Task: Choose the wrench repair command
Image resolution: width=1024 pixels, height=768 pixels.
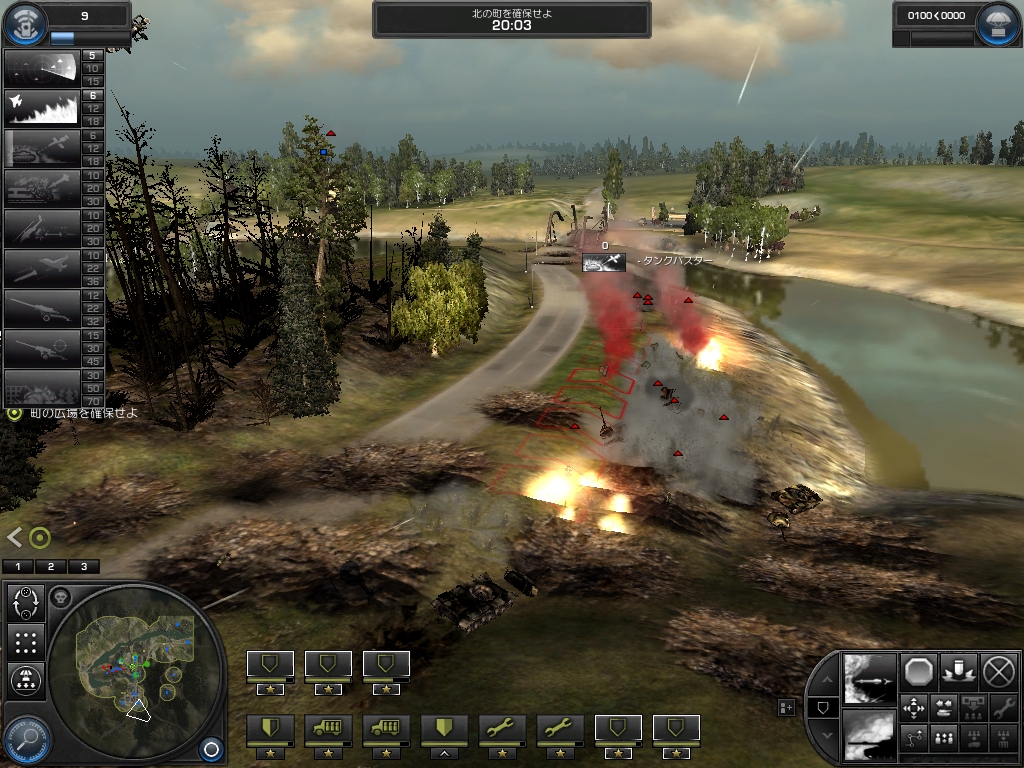Action: click(999, 708)
